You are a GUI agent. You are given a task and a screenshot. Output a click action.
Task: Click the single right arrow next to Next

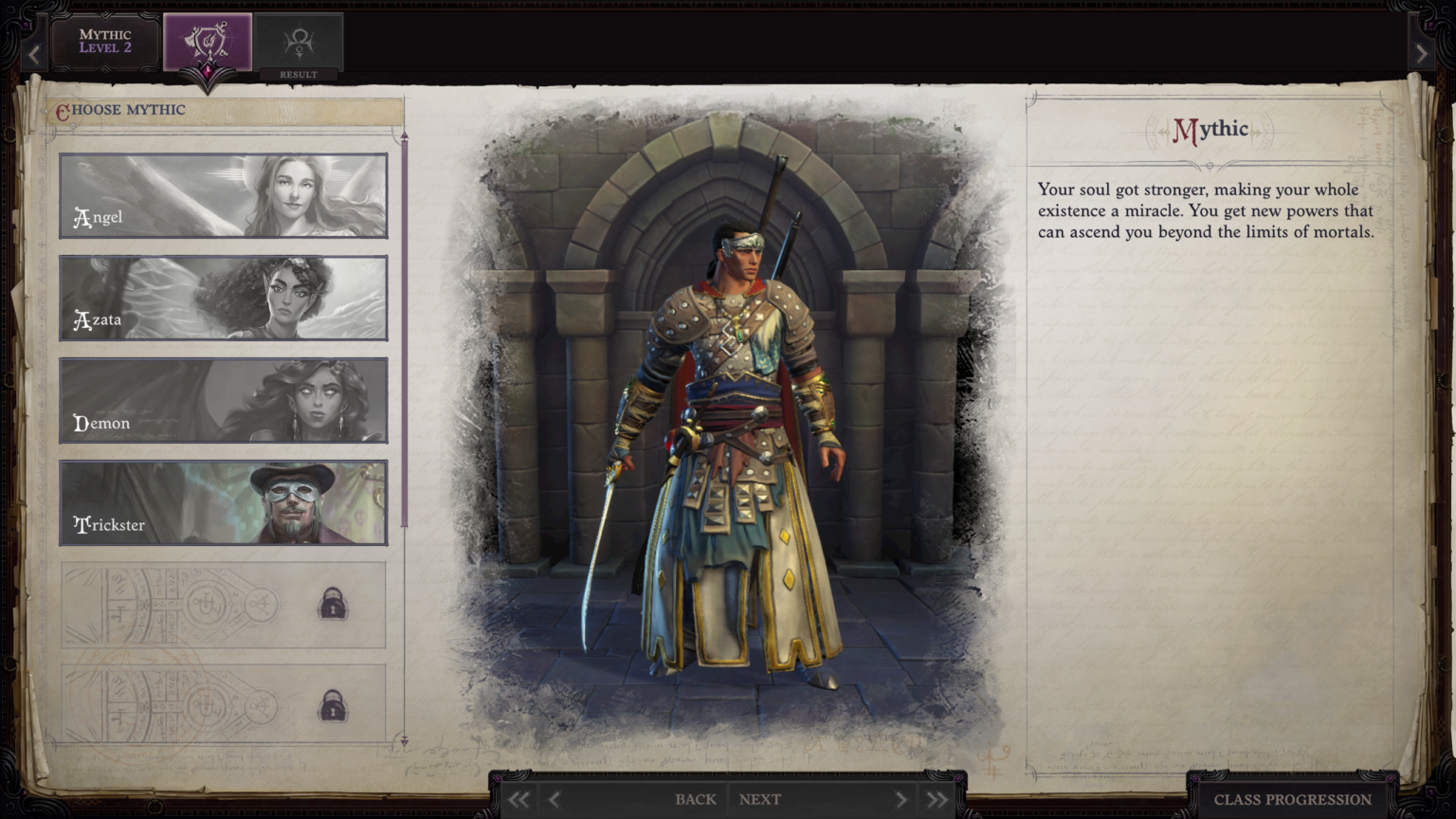(x=901, y=799)
